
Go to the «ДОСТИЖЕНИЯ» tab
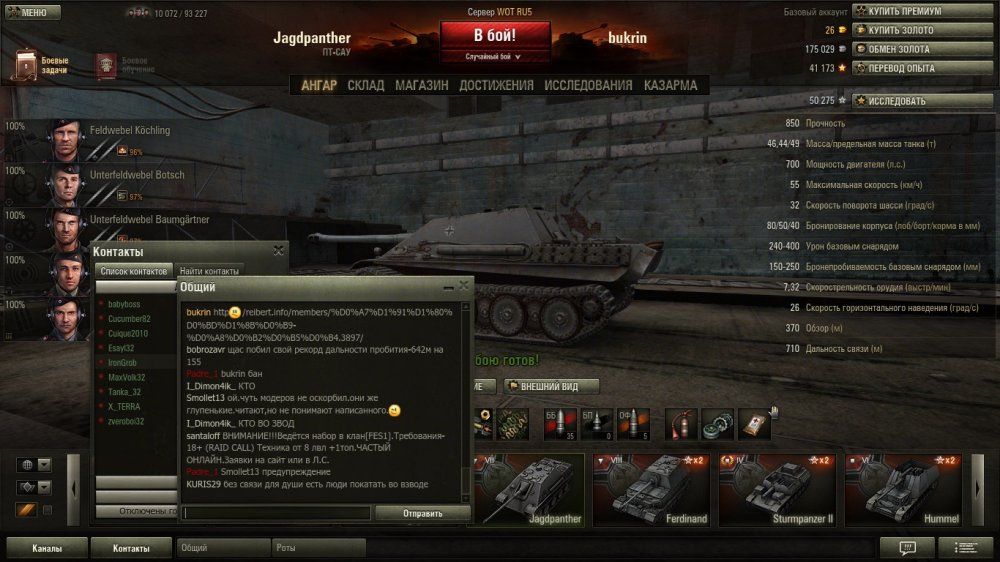496,86
